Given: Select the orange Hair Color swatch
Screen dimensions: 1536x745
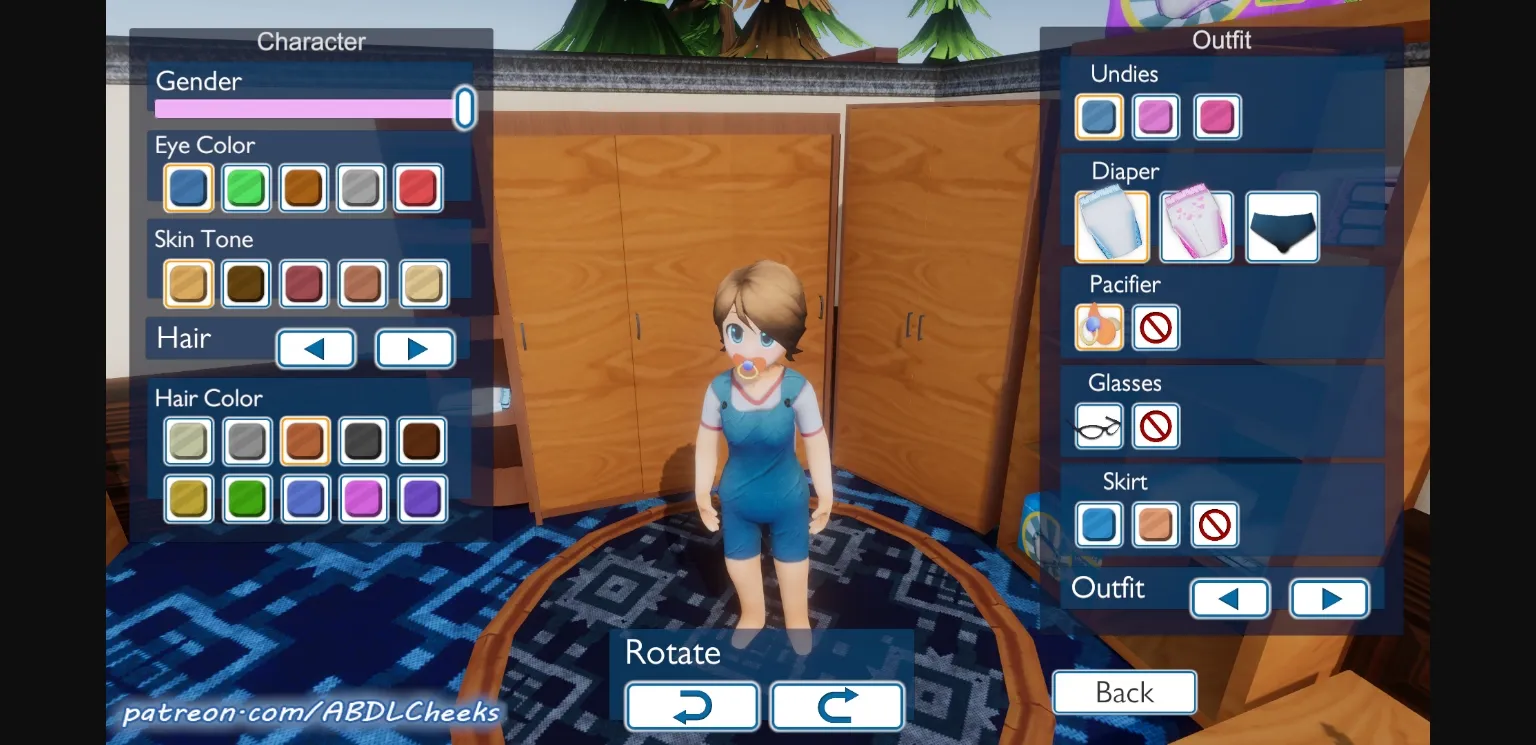Looking at the screenshot, I should pos(304,440).
